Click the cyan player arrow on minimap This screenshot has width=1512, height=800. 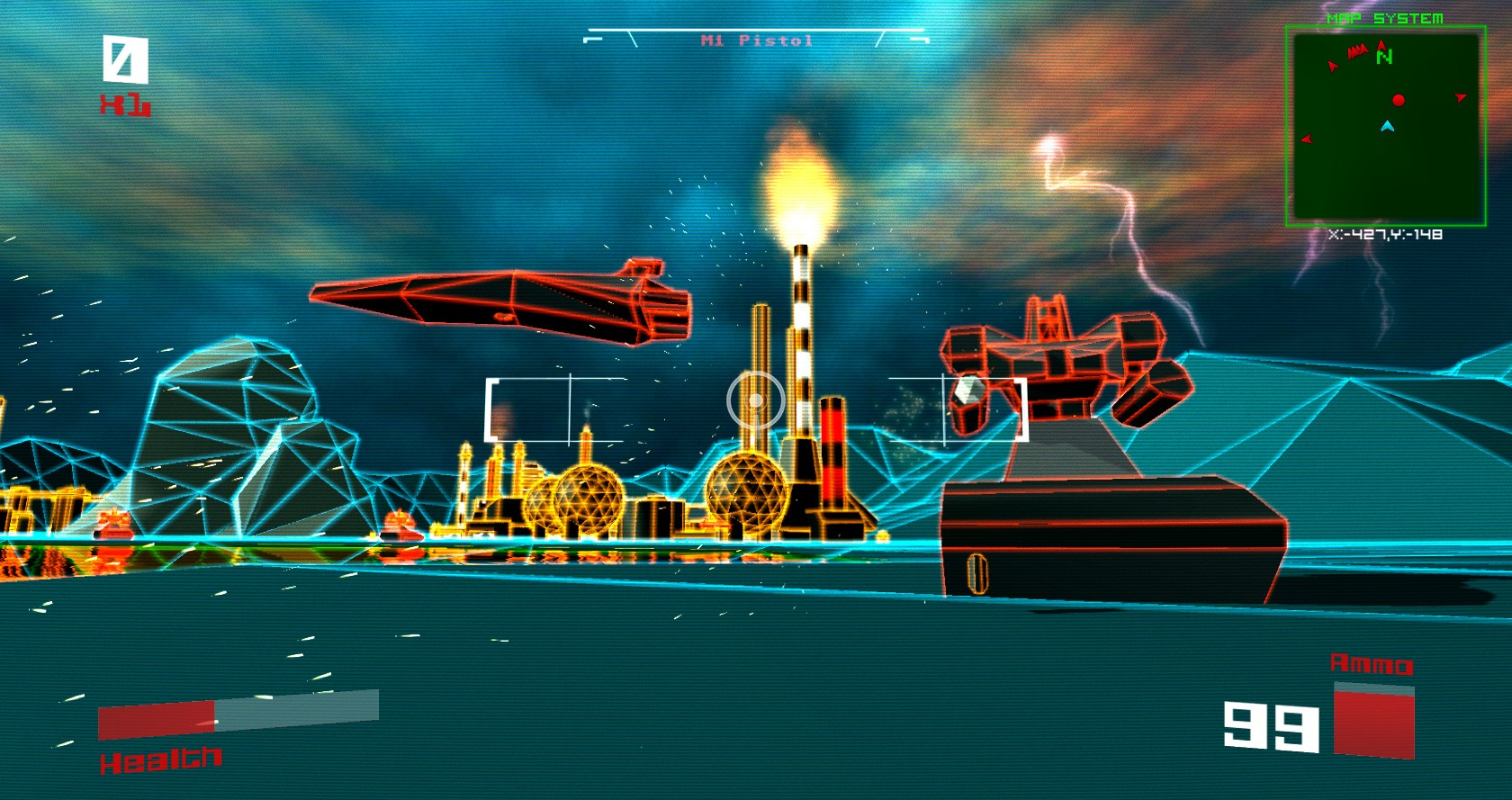[1387, 126]
